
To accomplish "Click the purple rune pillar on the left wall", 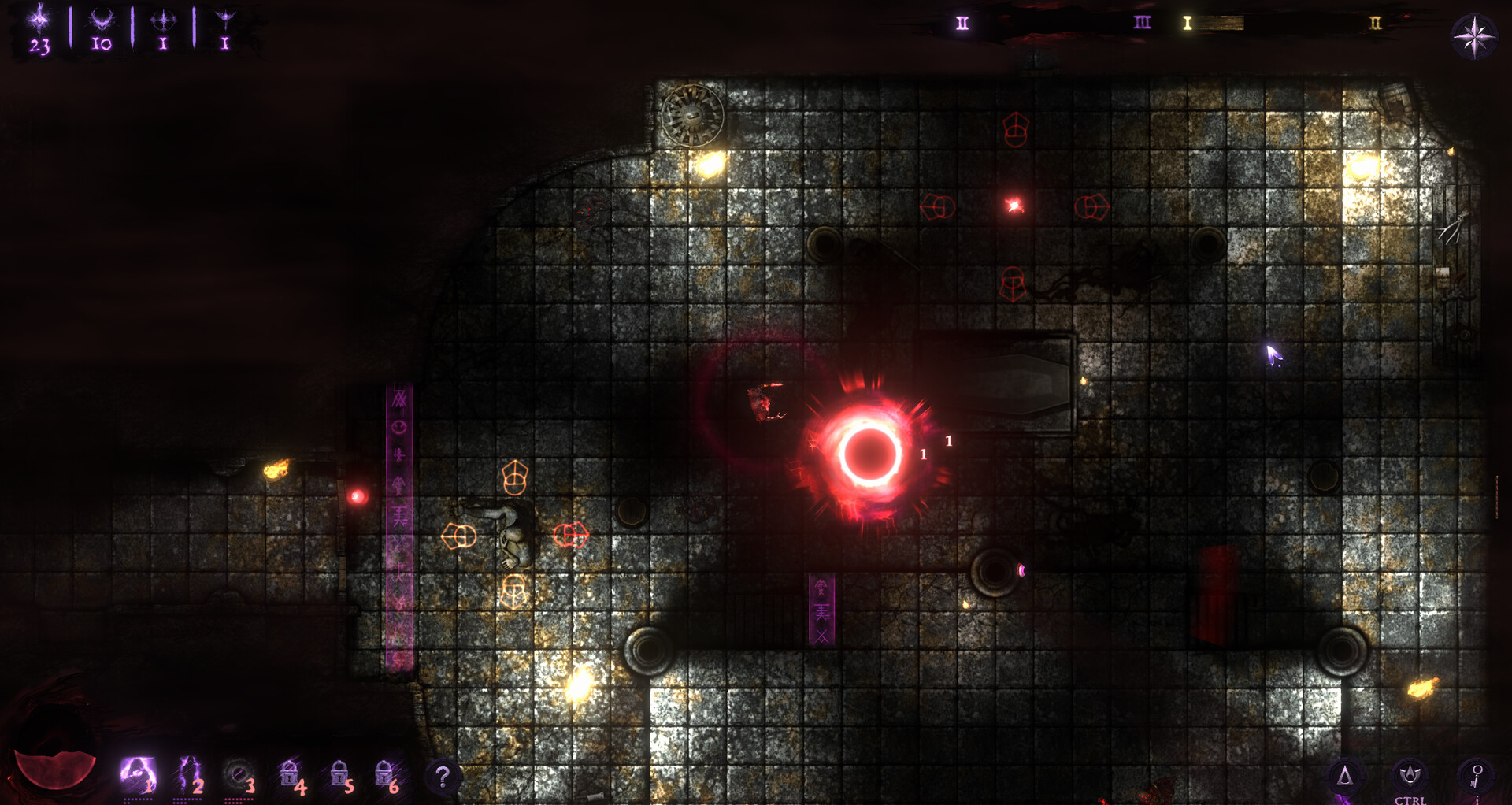I will (398, 512).
